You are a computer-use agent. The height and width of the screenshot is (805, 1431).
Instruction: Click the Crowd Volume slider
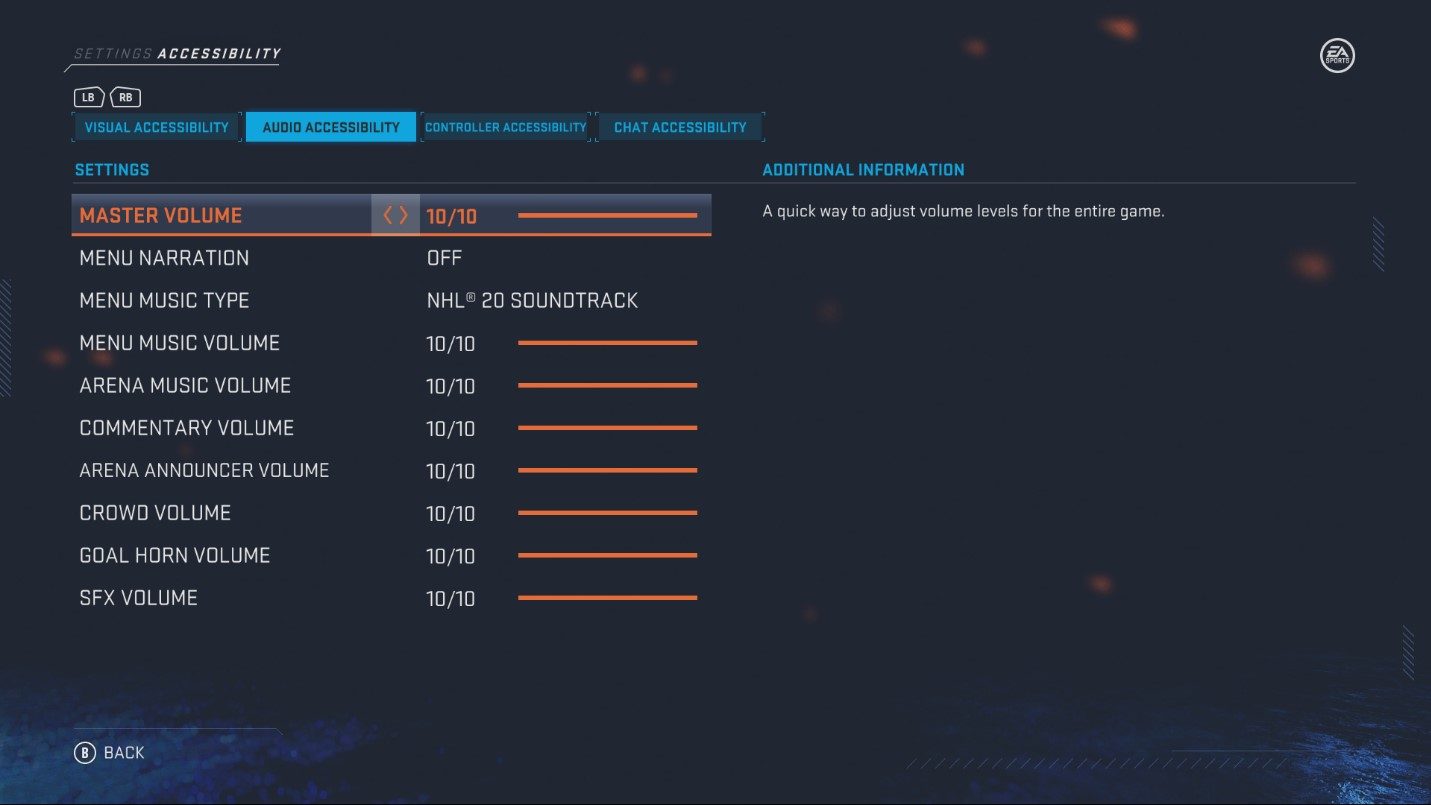(x=608, y=511)
